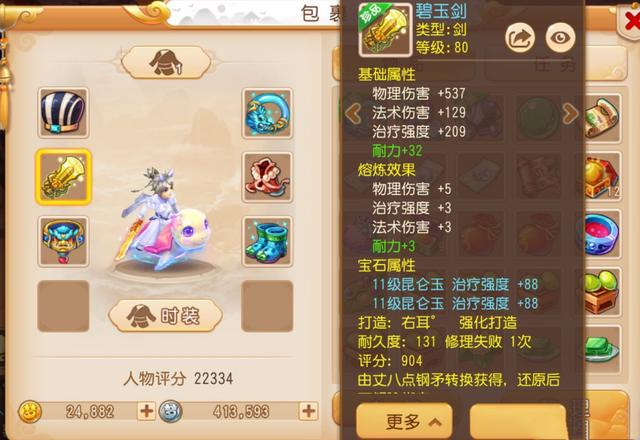The width and height of the screenshot is (640, 440).
Task: Show next item with right arrow
Action: click(570, 113)
